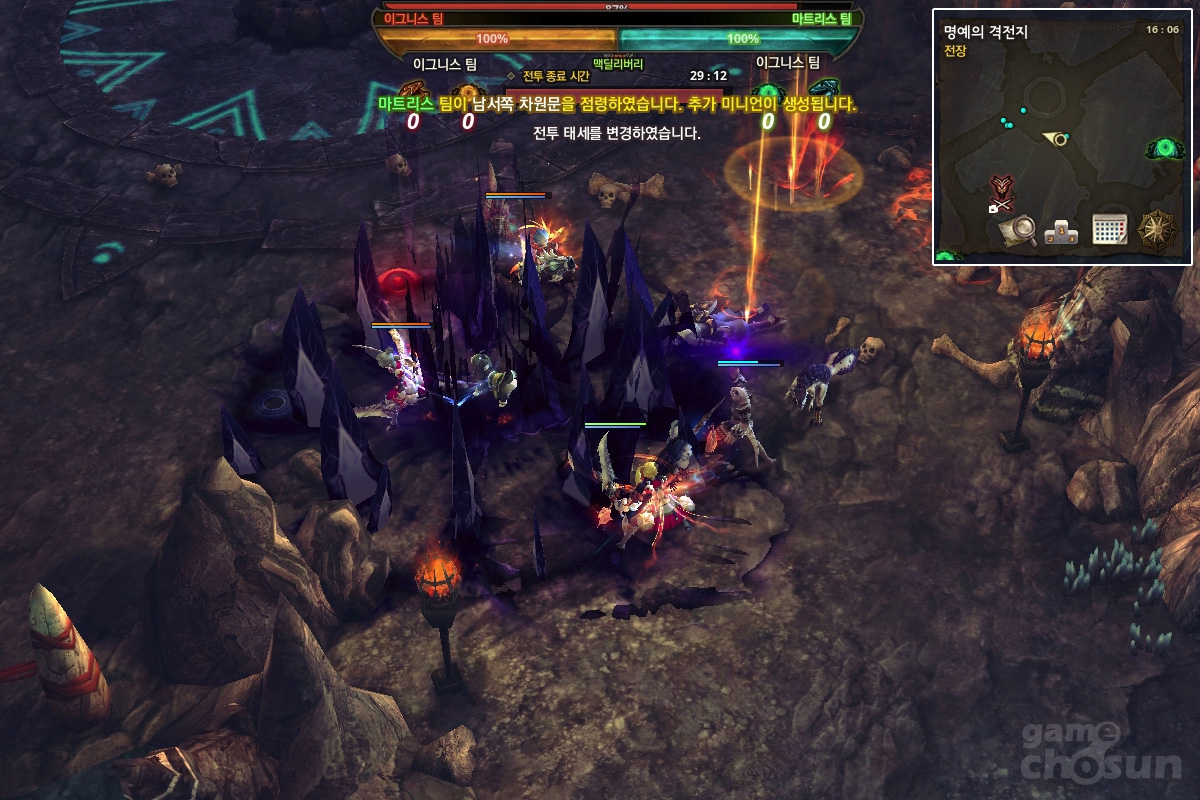Click the red dragon boss marker on minimap
The image size is (1200, 800).
tap(1001, 187)
